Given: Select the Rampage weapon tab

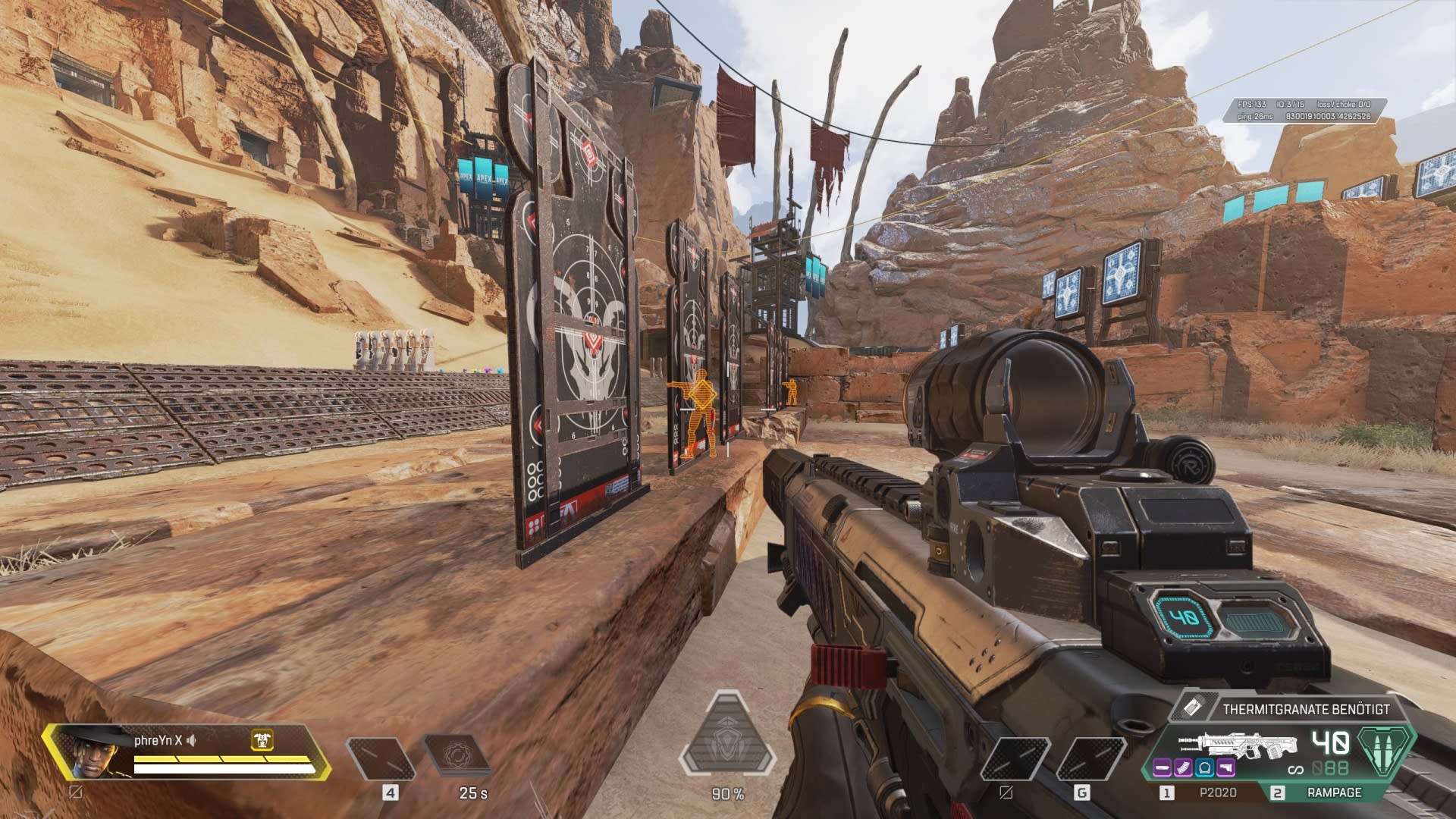Looking at the screenshot, I should pyautogui.click(x=1334, y=792).
